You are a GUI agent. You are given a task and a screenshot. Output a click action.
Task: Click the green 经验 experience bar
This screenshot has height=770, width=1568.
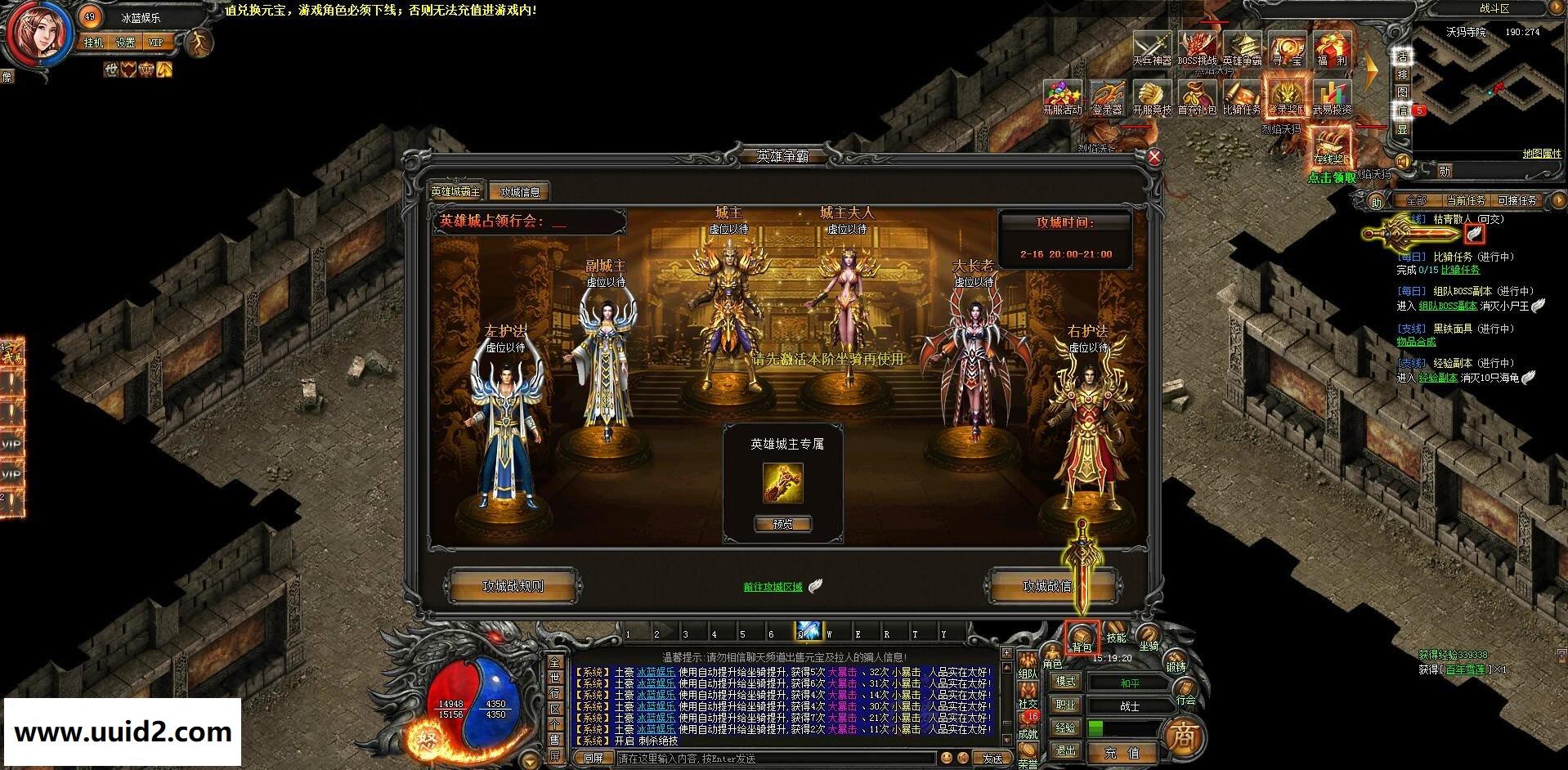pyautogui.click(x=1097, y=726)
